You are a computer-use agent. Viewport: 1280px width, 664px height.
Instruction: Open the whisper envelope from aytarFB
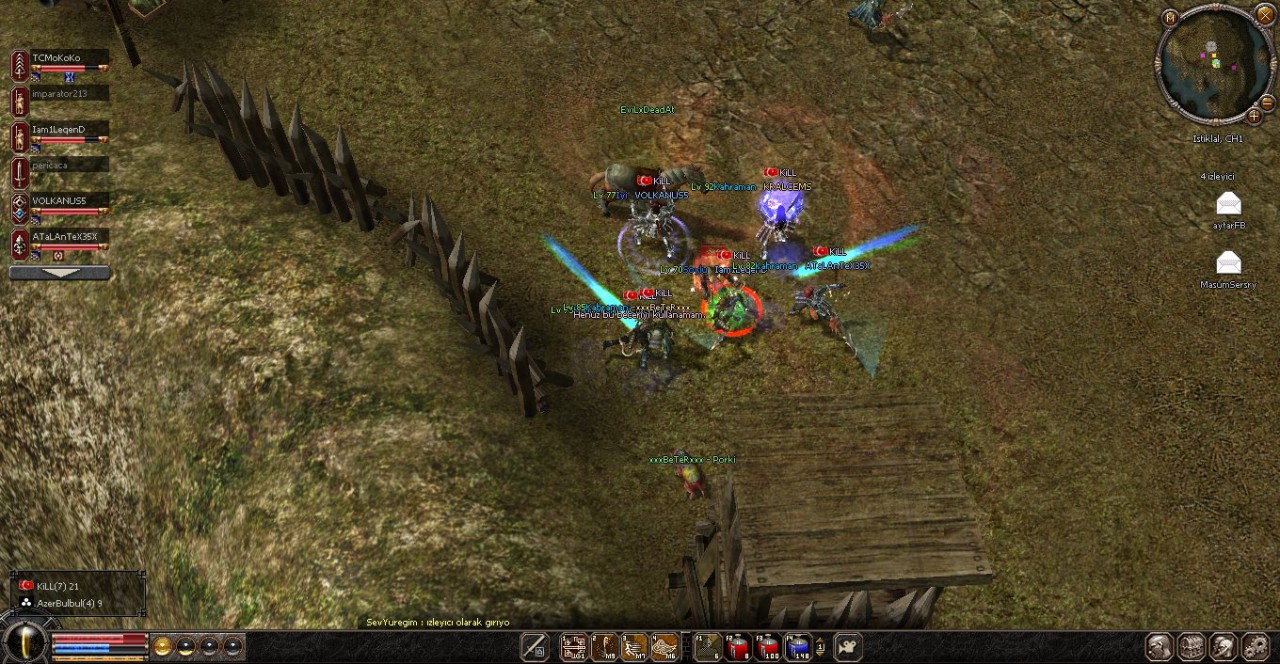pos(1228,206)
